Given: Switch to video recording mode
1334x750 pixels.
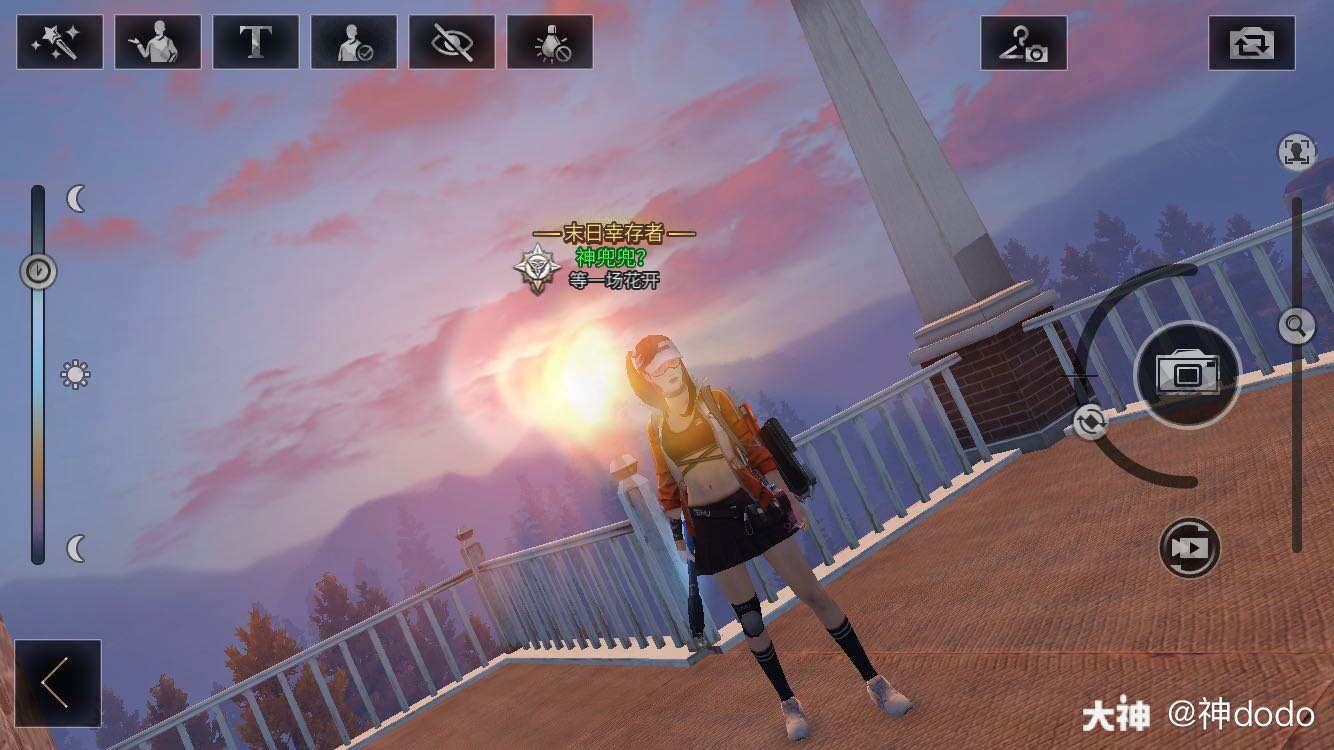Looking at the screenshot, I should click(x=1190, y=548).
